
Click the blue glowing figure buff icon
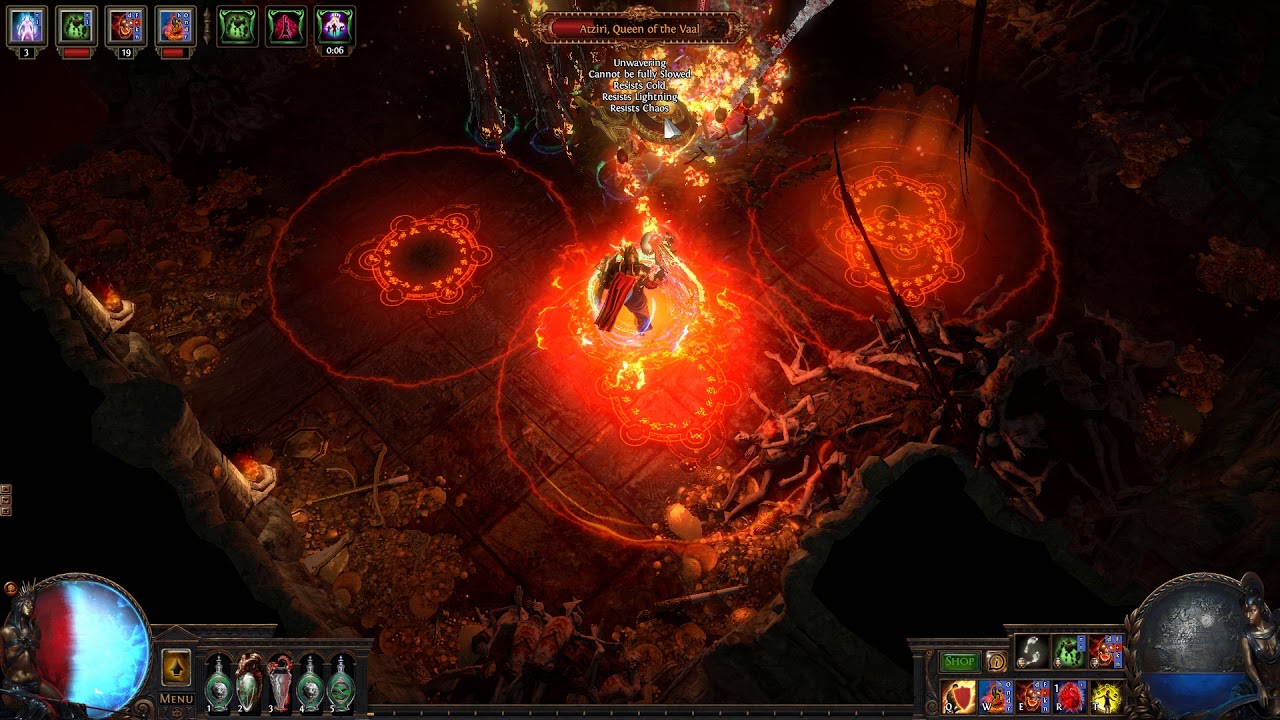(27, 26)
